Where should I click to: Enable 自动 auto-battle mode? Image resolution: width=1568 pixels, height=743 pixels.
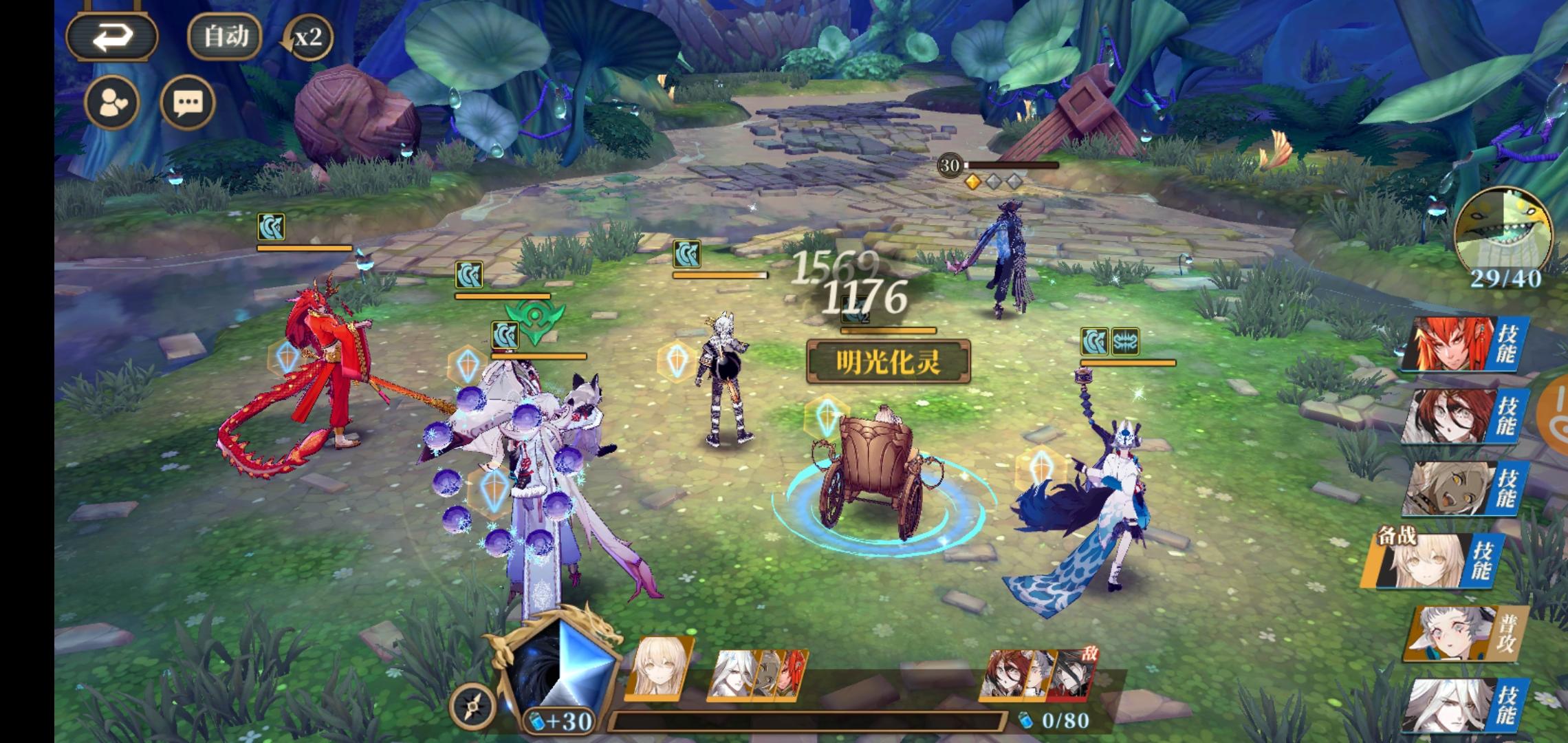point(223,36)
